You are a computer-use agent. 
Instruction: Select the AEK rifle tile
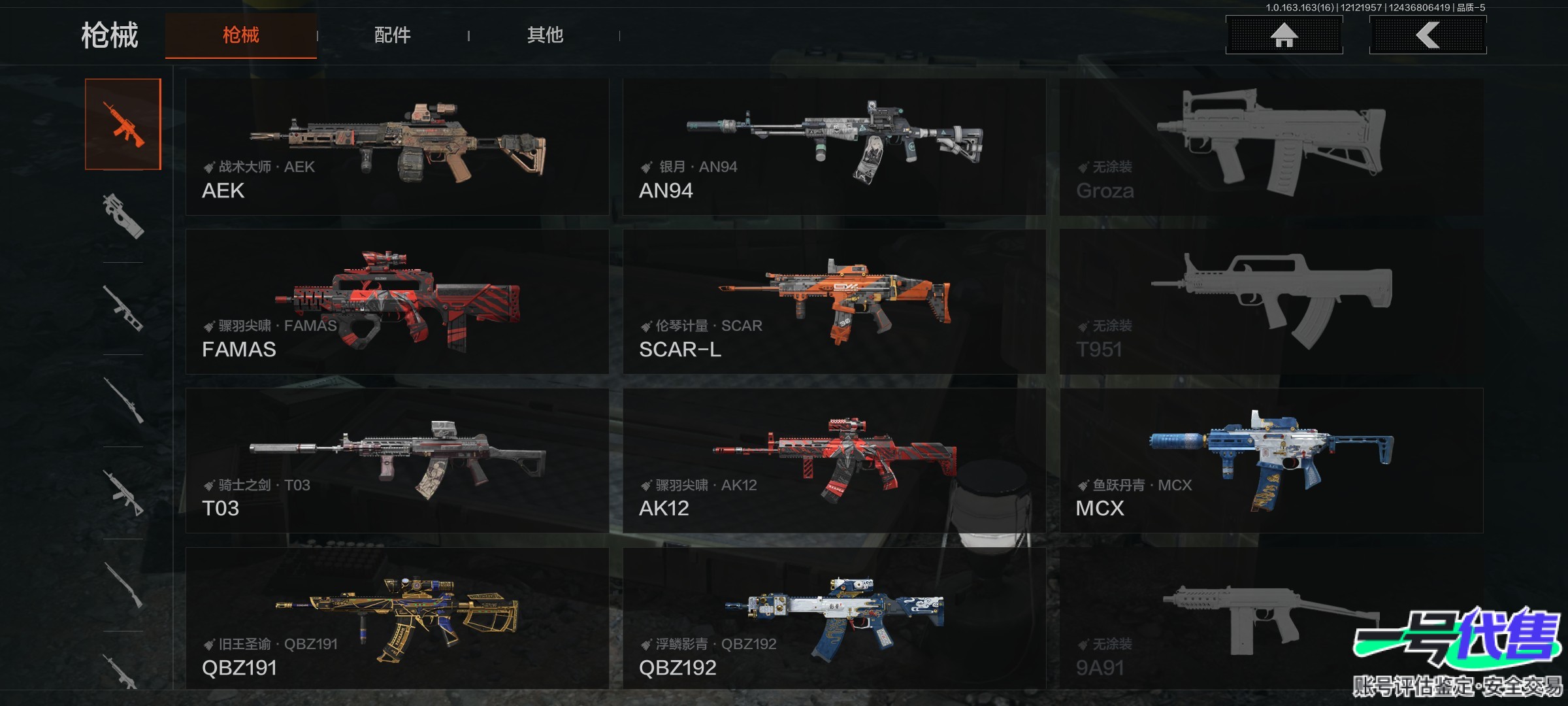click(x=397, y=147)
